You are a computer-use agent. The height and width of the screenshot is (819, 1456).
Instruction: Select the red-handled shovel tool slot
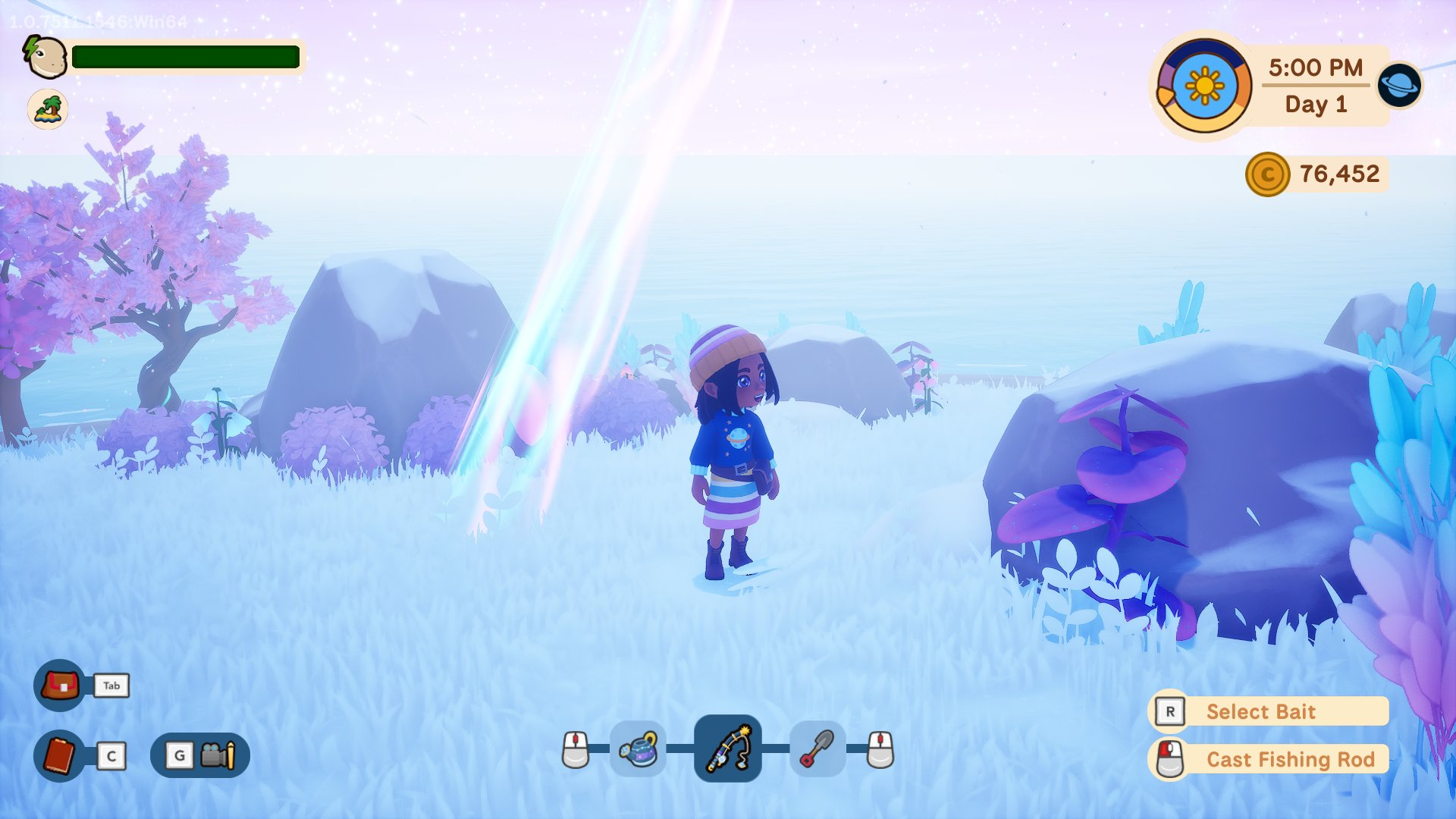pyautogui.click(x=817, y=749)
